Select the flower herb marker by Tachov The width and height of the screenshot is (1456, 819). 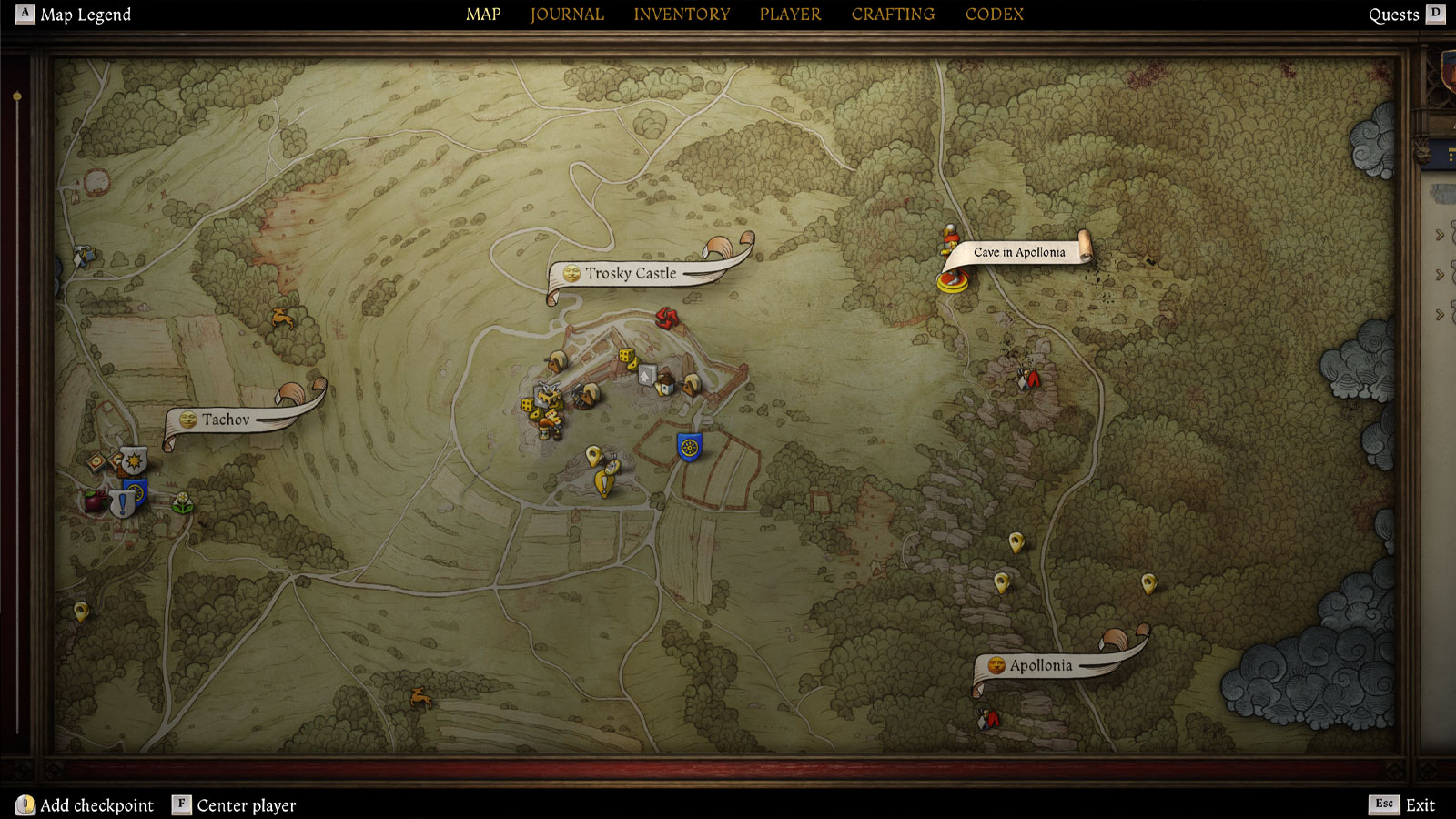tap(183, 501)
